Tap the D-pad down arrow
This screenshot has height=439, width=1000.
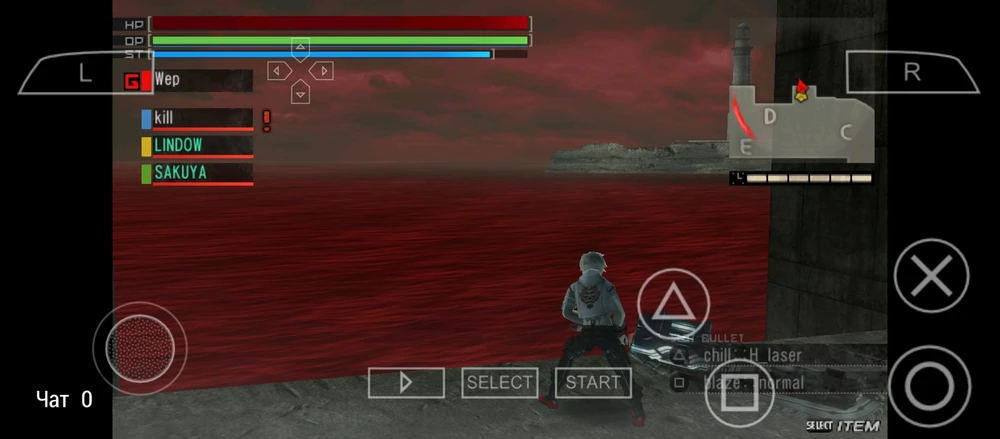(300, 94)
